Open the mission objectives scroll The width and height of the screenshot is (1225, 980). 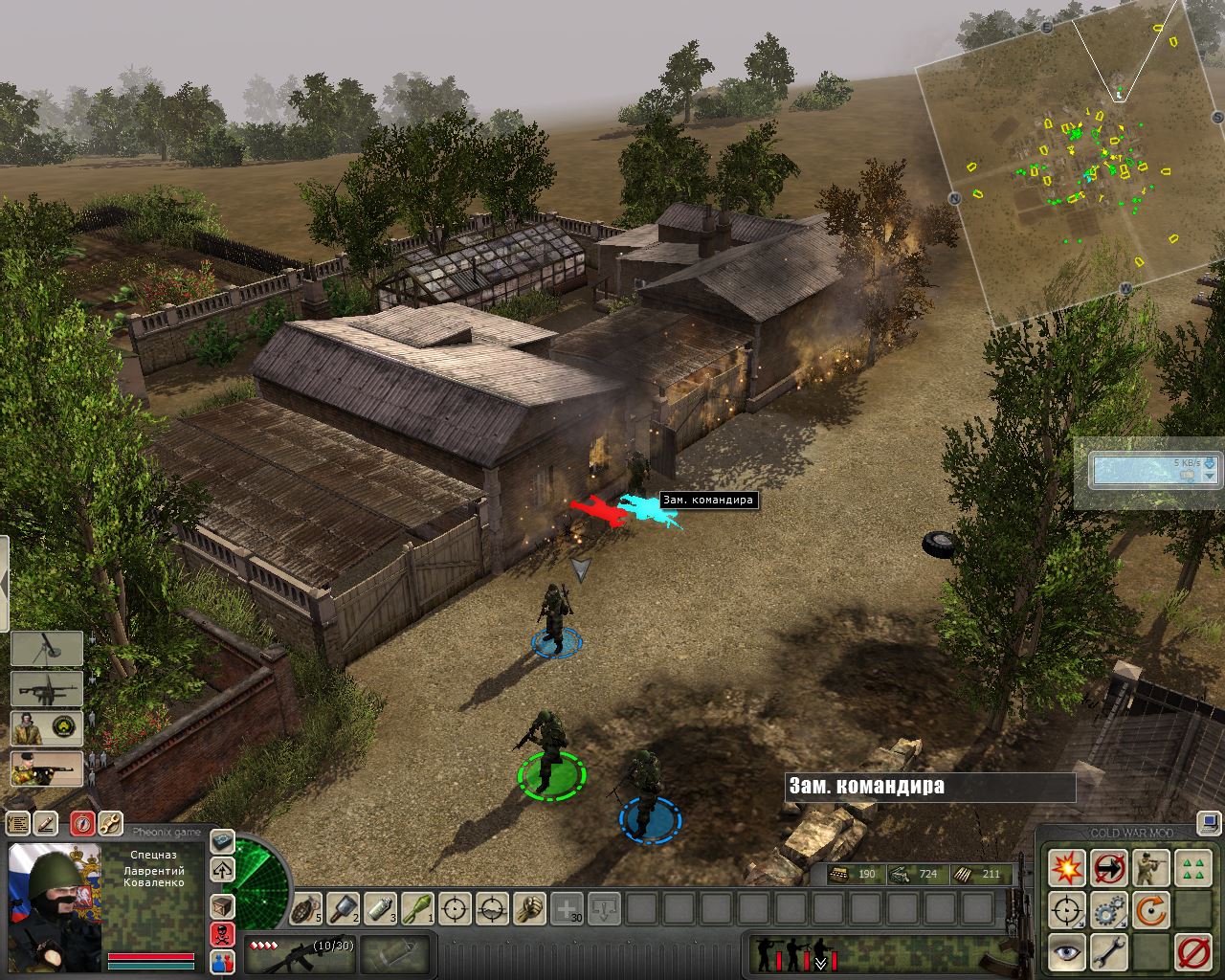(17, 823)
